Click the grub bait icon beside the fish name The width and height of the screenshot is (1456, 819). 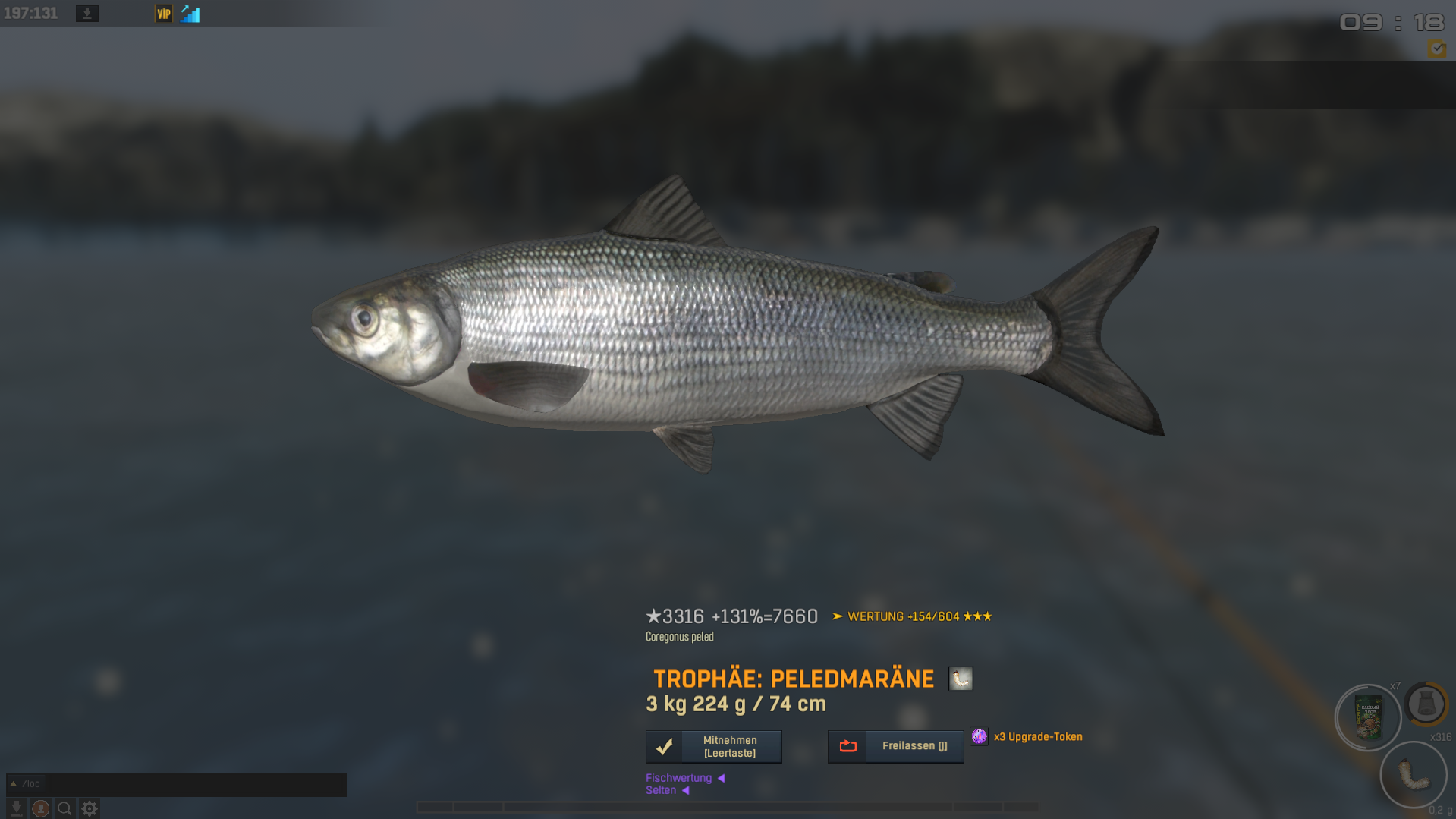coord(961,679)
